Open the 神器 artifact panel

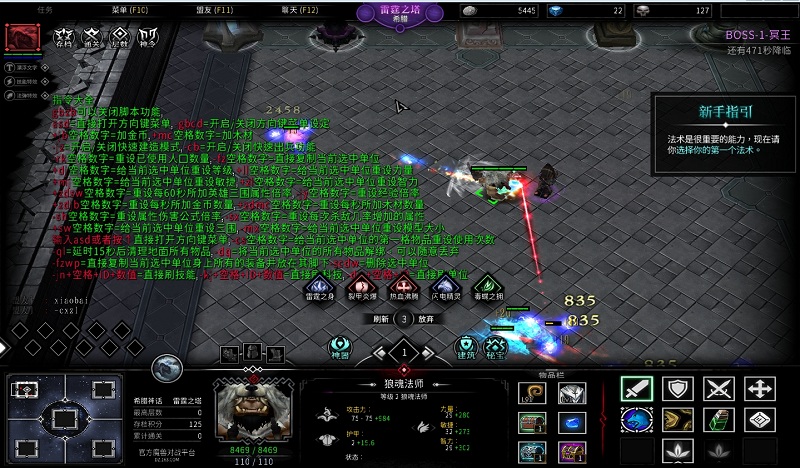[x=340, y=346]
